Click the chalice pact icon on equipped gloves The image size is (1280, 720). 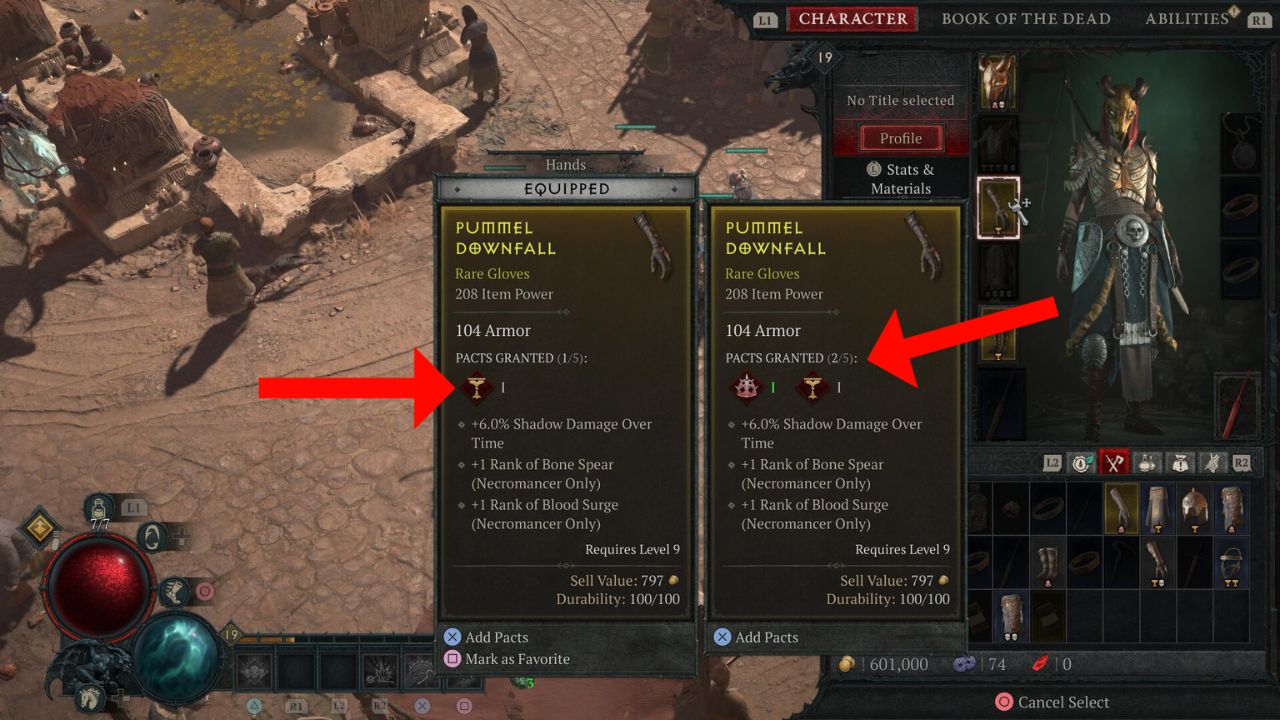[x=477, y=387]
